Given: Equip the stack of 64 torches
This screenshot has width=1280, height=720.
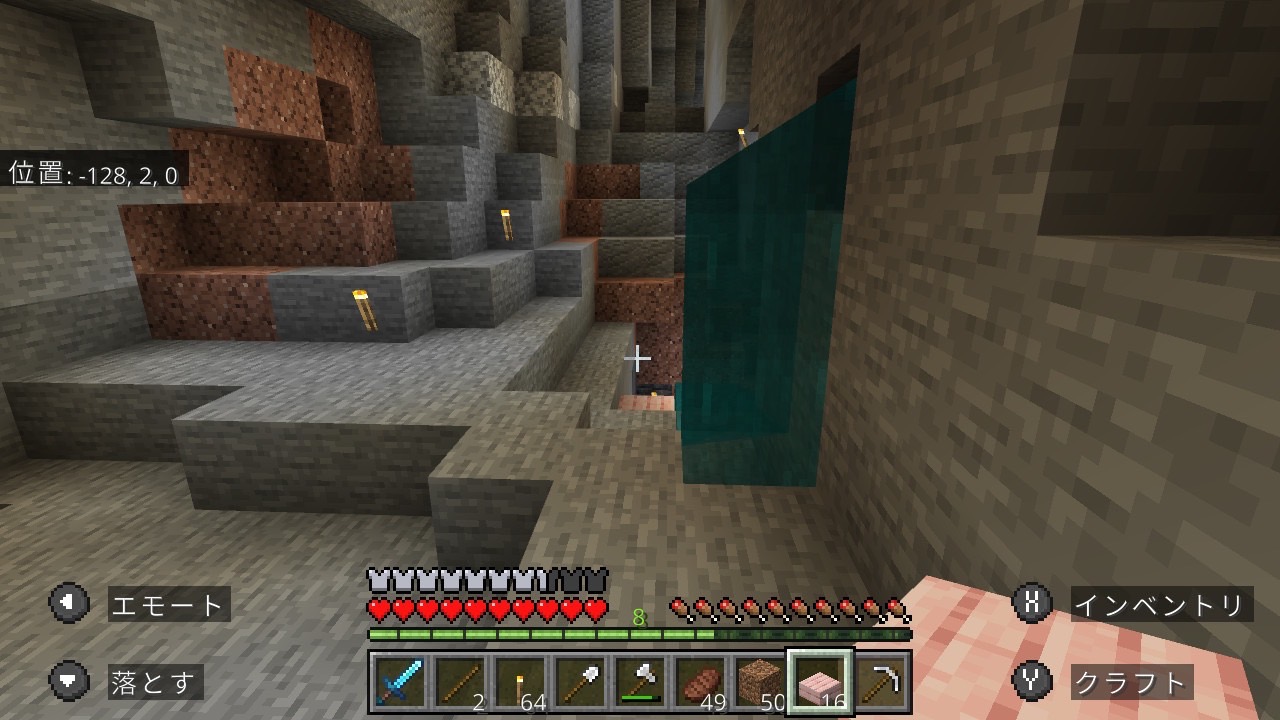Looking at the screenshot, I should click(x=520, y=682).
